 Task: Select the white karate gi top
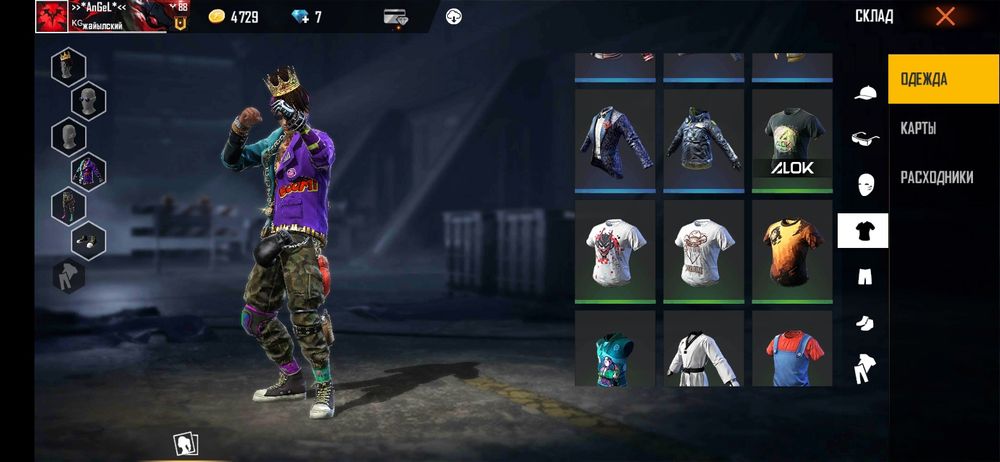(704, 351)
